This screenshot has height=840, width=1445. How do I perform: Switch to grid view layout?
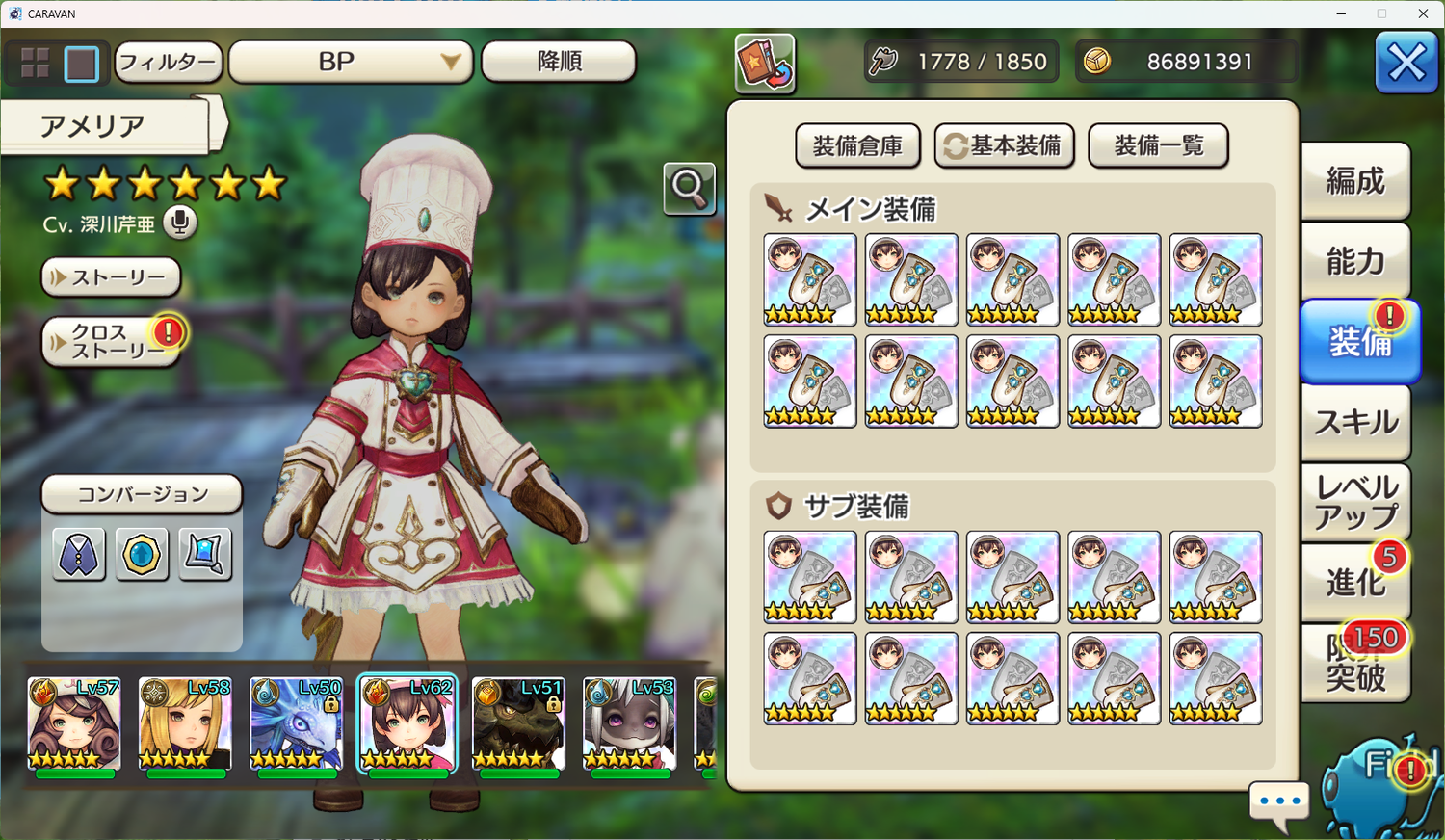point(36,64)
